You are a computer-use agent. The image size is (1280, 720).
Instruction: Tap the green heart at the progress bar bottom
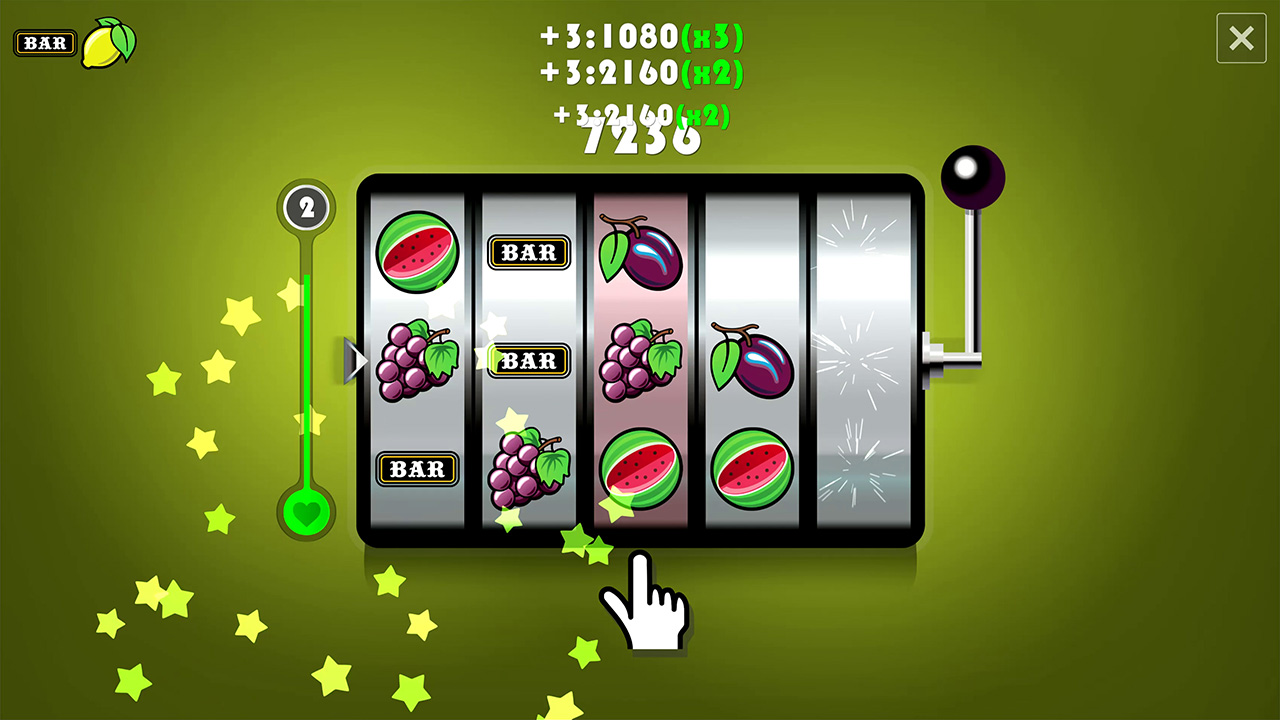[306, 512]
